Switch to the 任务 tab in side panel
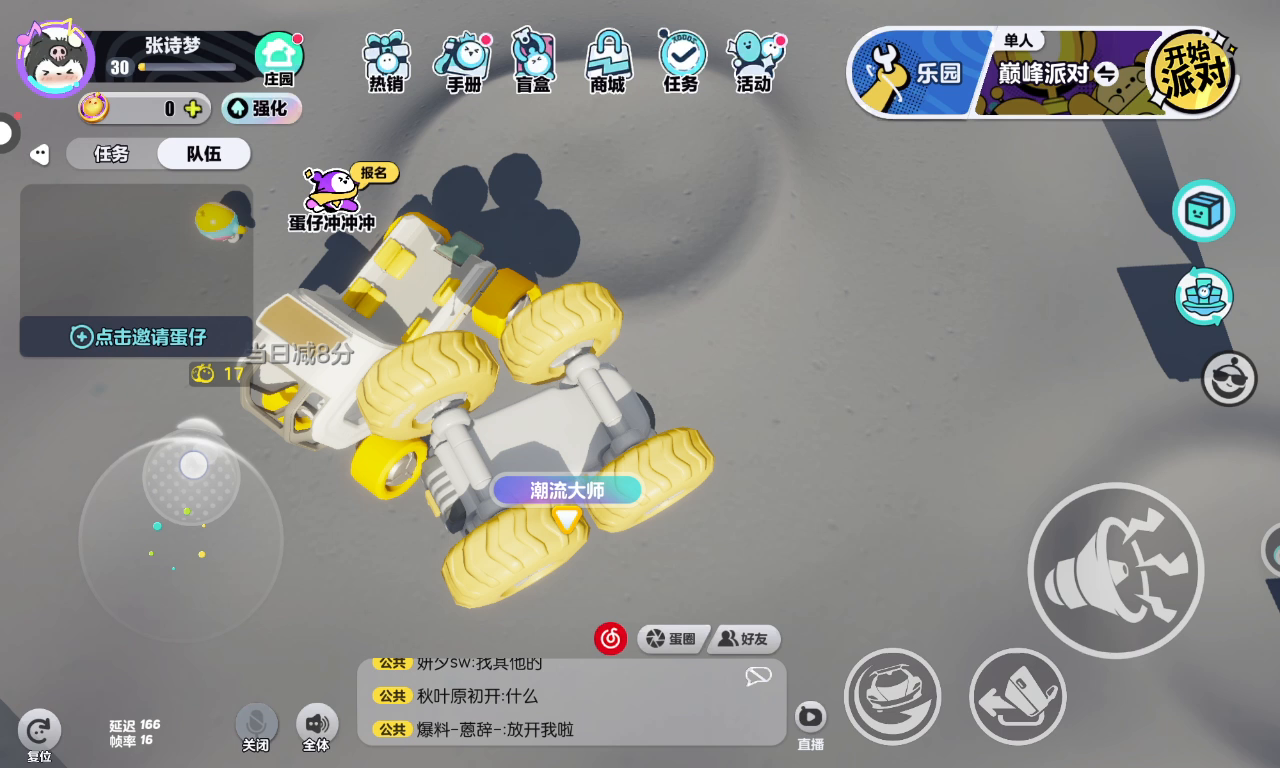This screenshot has width=1280, height=768. pyautogui.click(x=111, y=154)
